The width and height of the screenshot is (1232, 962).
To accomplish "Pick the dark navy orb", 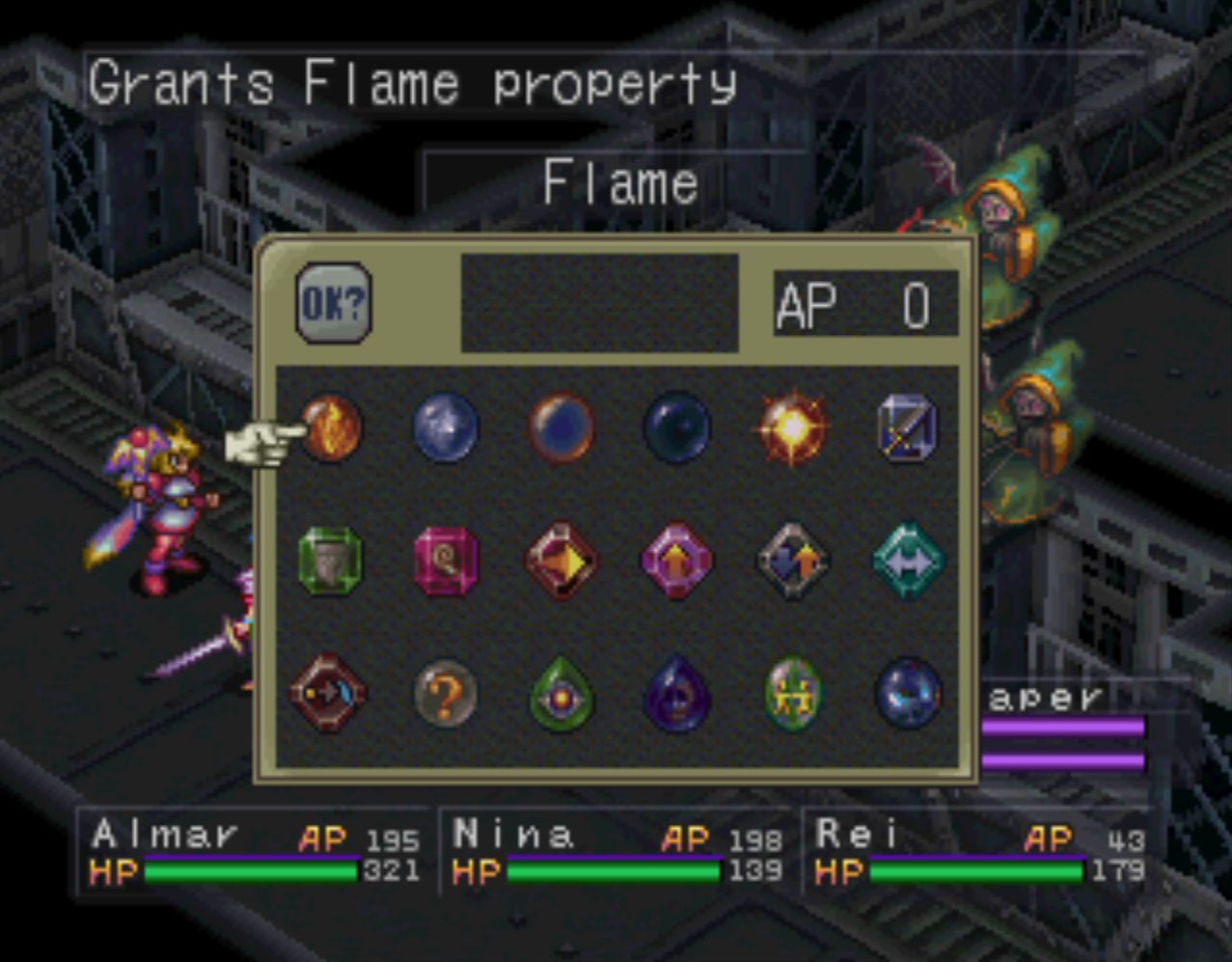I will click(x=677, y=427).
